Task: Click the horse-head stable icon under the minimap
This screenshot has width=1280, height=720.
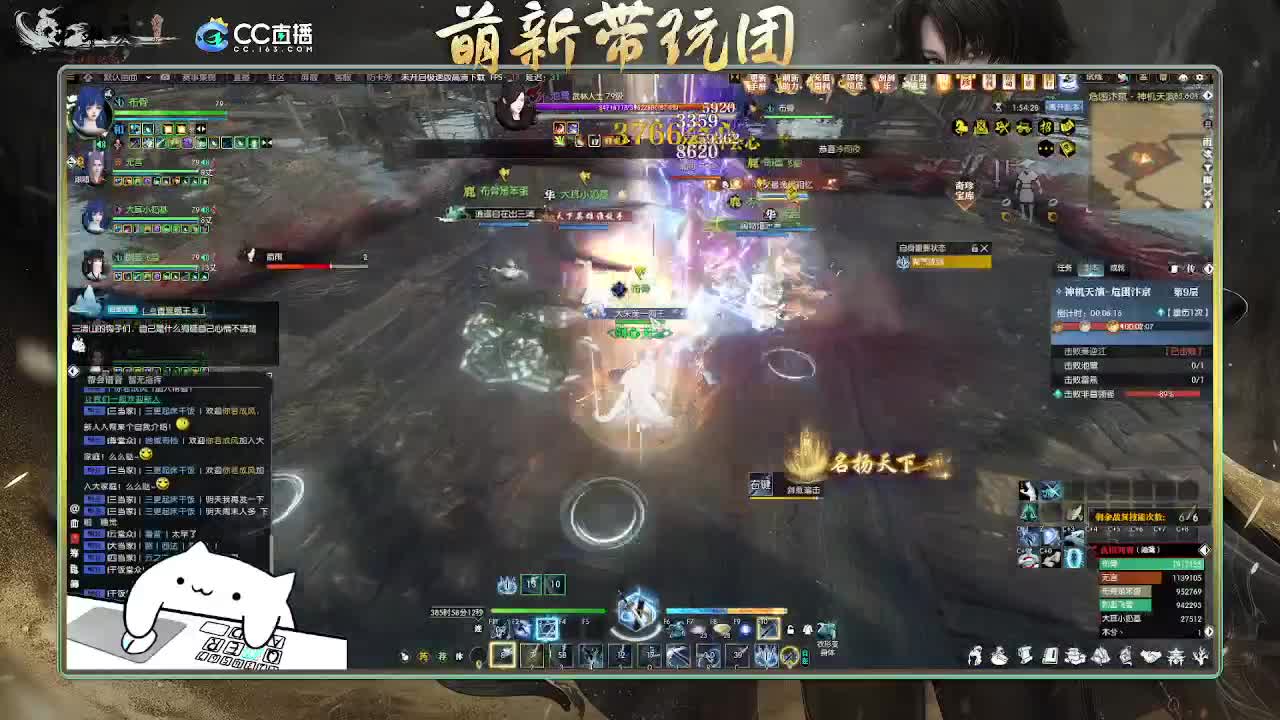Action: pyautogui.click(x=959, y=127)
